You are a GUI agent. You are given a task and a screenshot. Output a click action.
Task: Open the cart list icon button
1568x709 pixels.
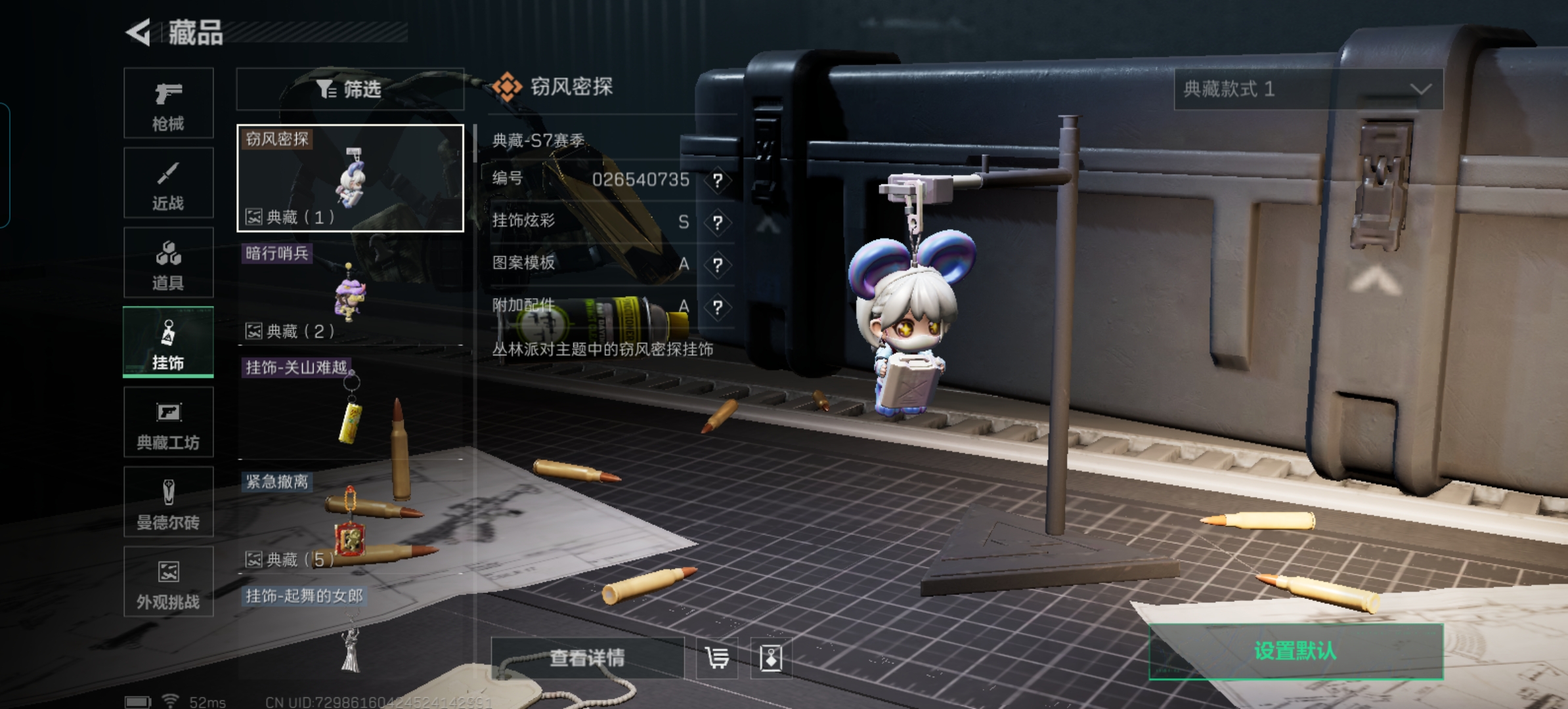click(716, 658)
